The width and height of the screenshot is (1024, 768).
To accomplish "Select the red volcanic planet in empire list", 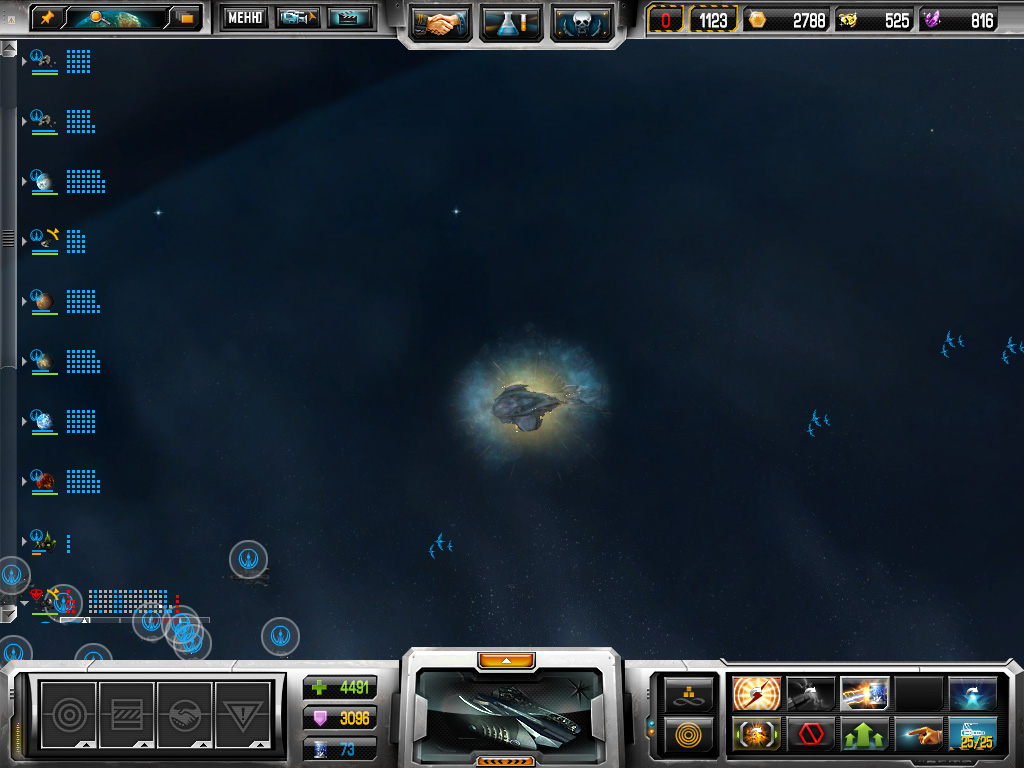I will click(44, 481).
